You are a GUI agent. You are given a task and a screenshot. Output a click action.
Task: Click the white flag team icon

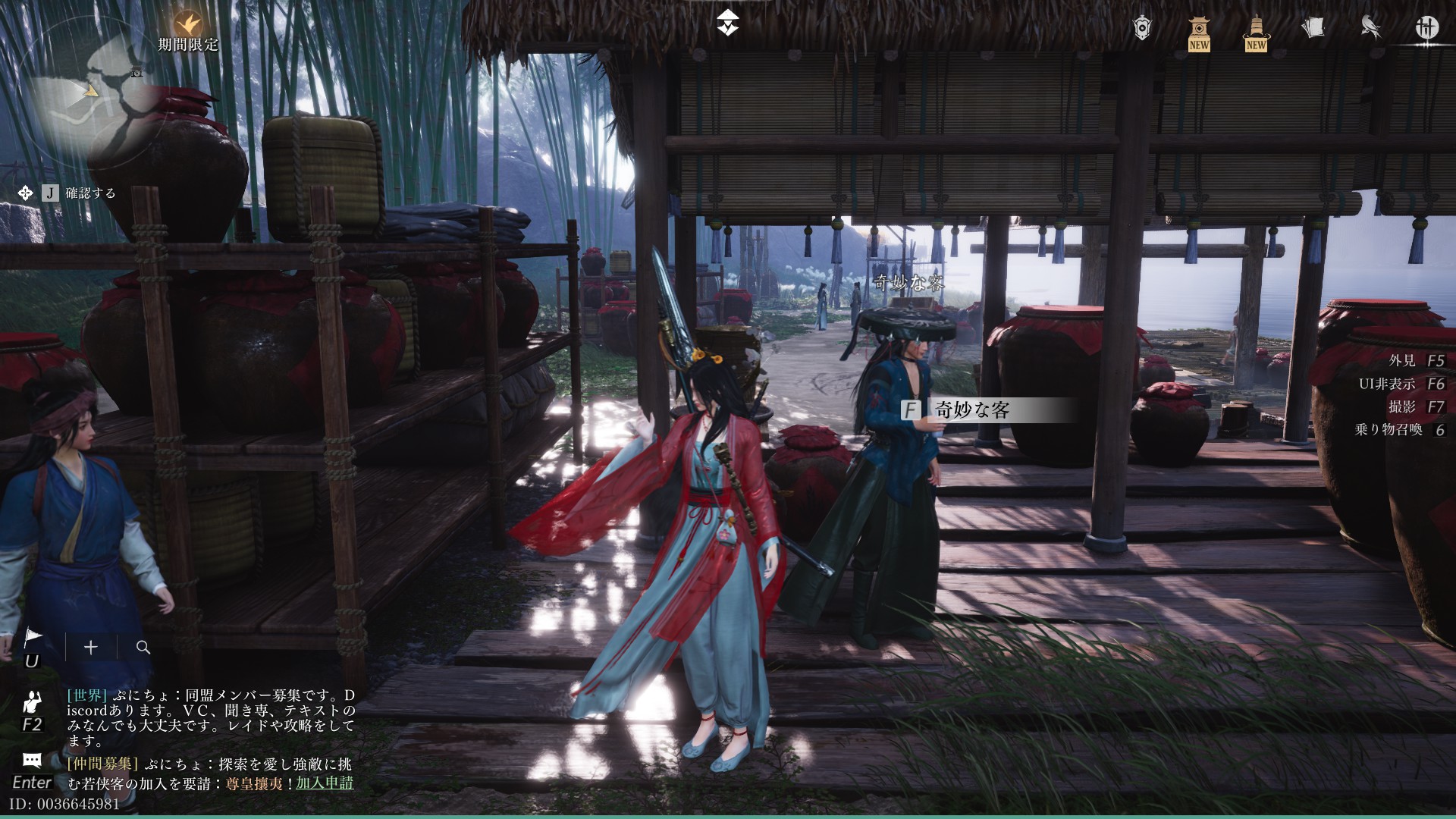33,639
